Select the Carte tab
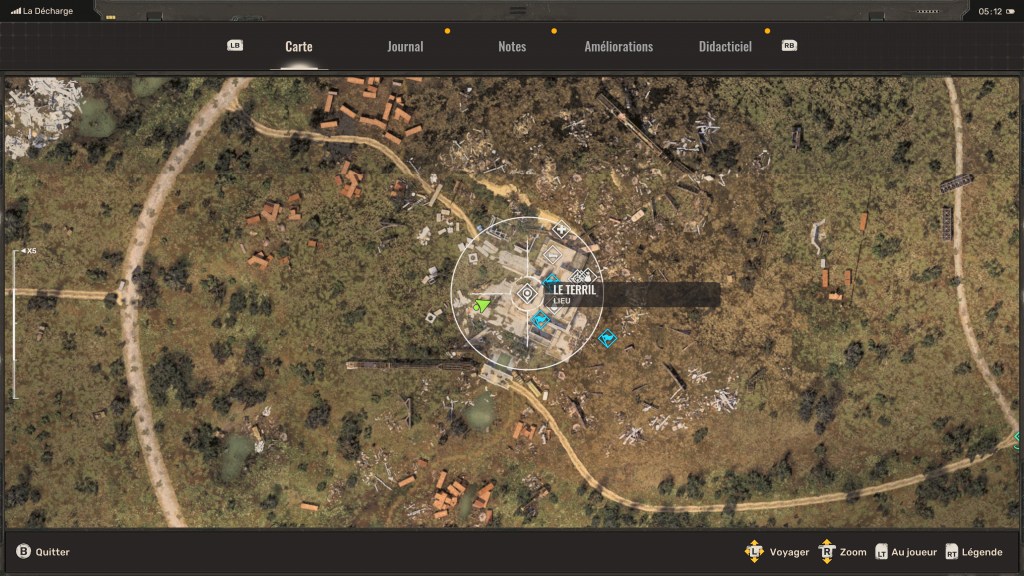Screen dimensions: 1024x576 (x=298, y=47)
